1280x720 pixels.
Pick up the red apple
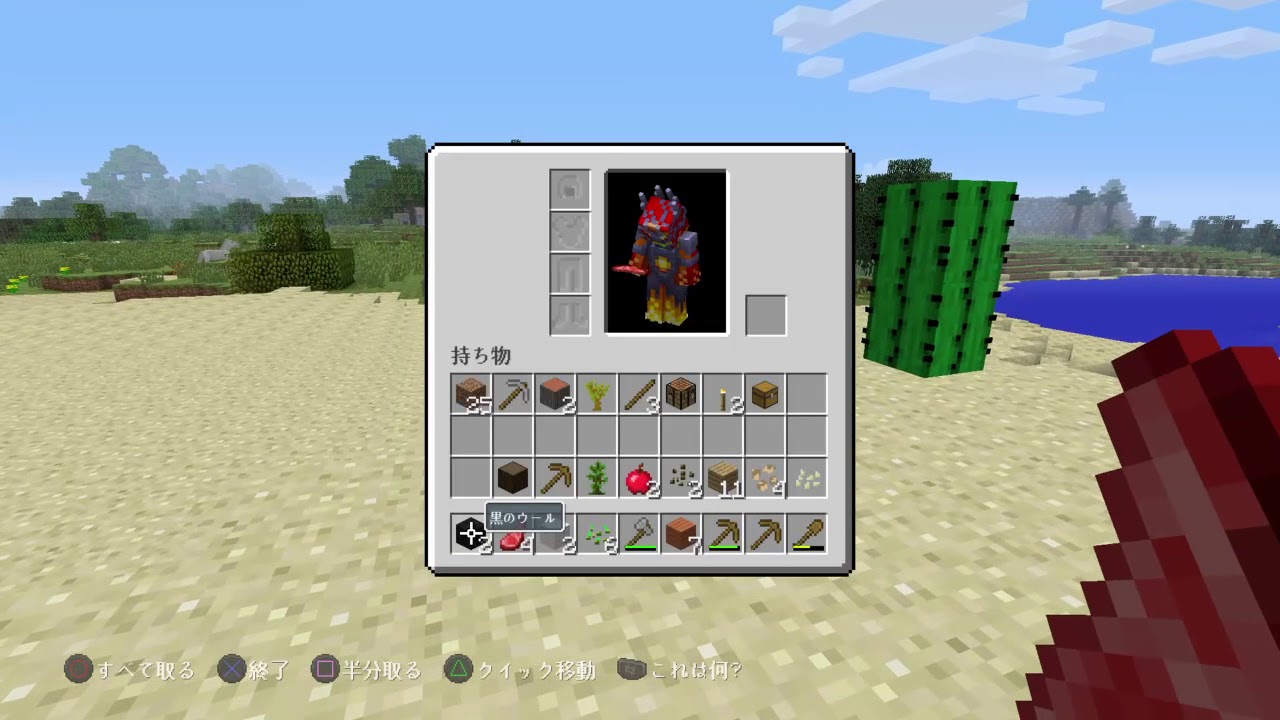(637, 478)
